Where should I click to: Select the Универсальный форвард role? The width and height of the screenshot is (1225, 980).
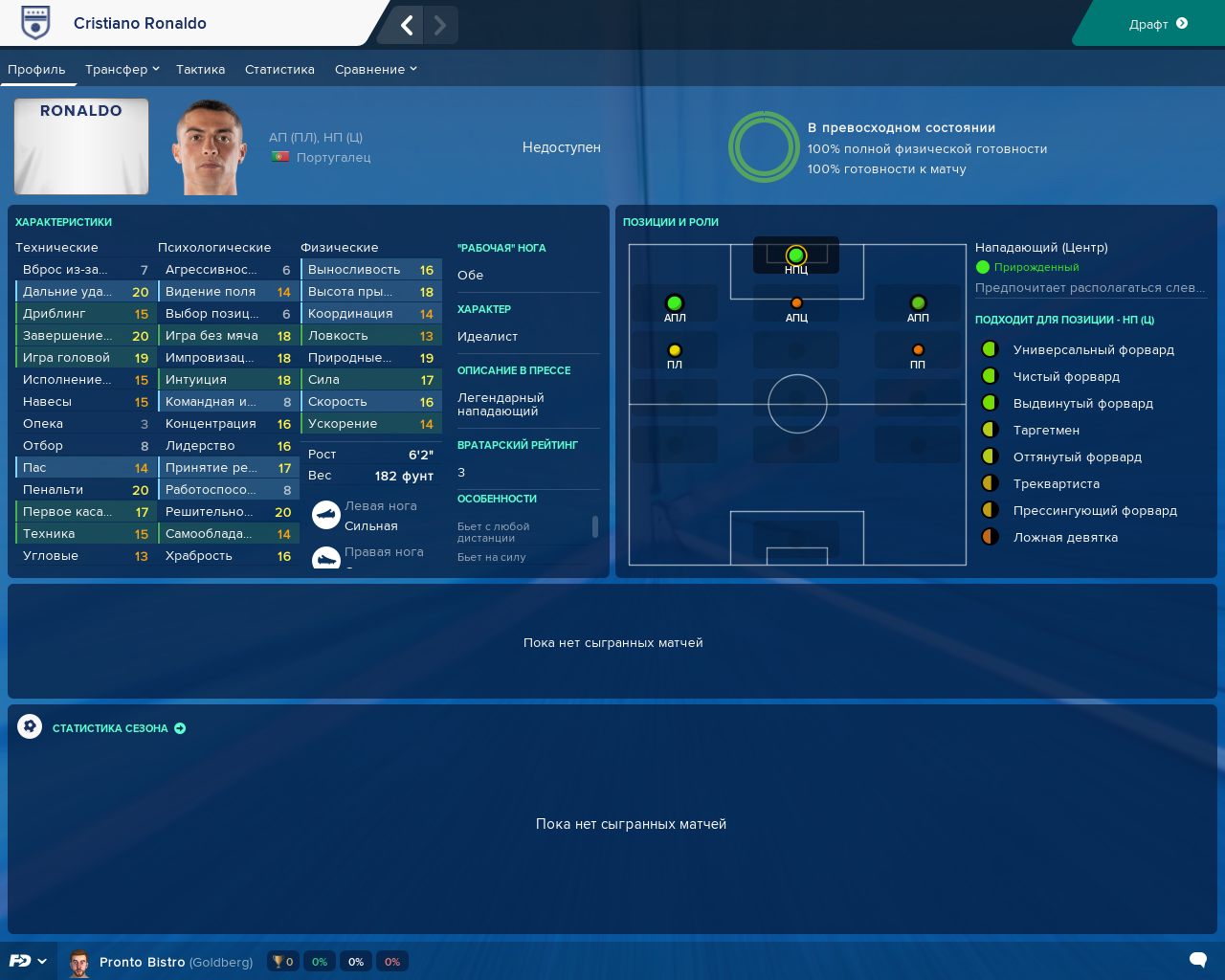coord(1093,350)
